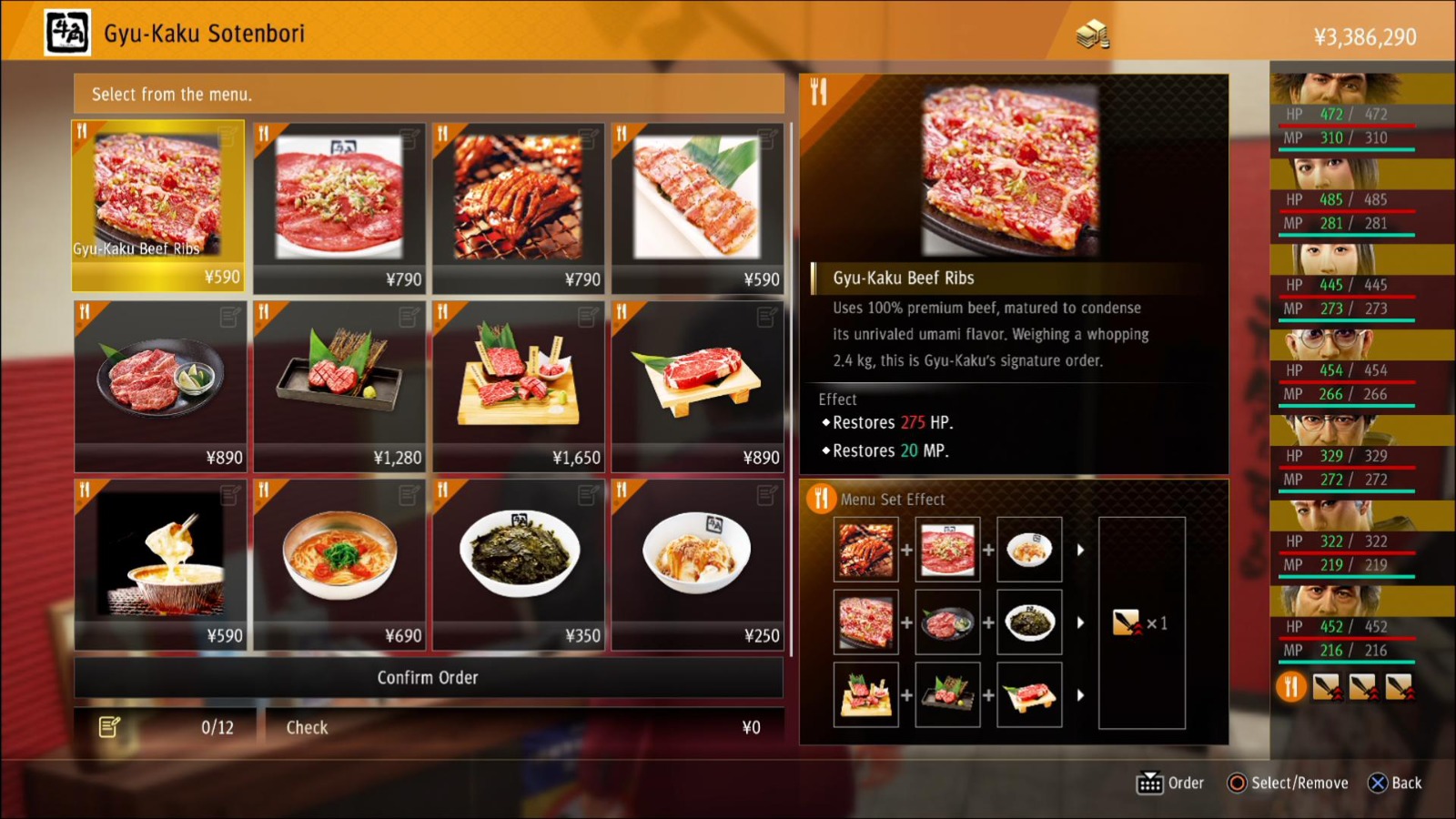Image resolution: width=1456 pixels, height=819 pixels.
Task: Choose Back from the bottom button prompts
Action: tap(1394, 783)
